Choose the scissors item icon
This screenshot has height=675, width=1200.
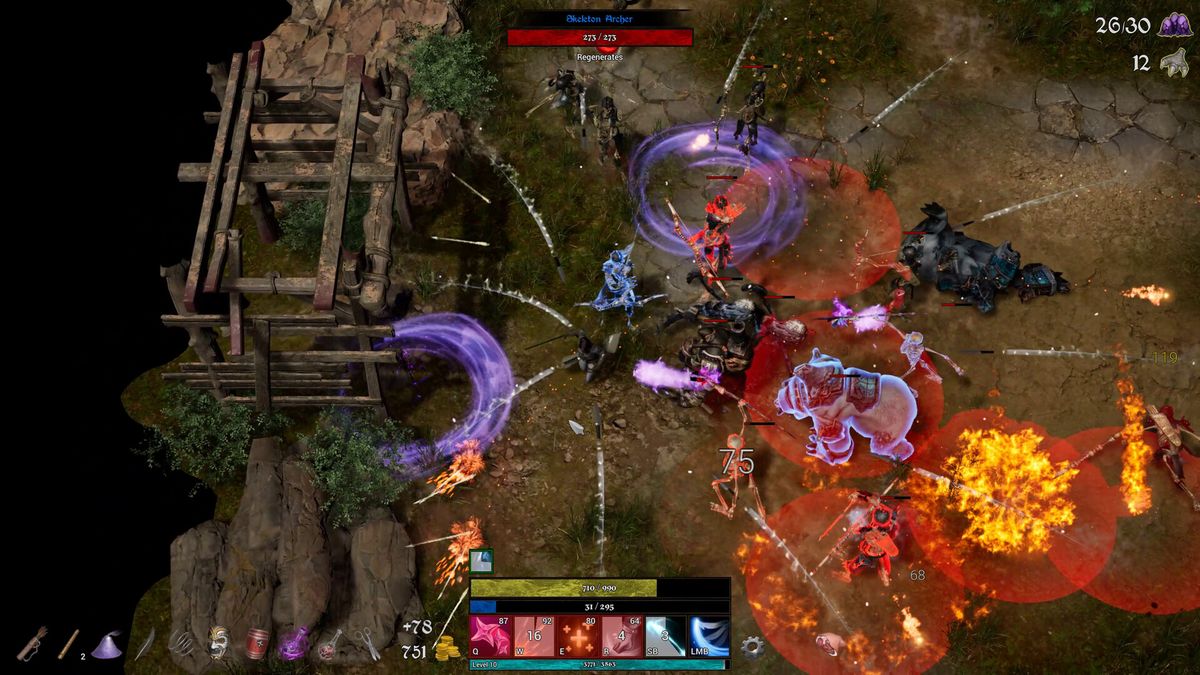[x=366, y=643]
